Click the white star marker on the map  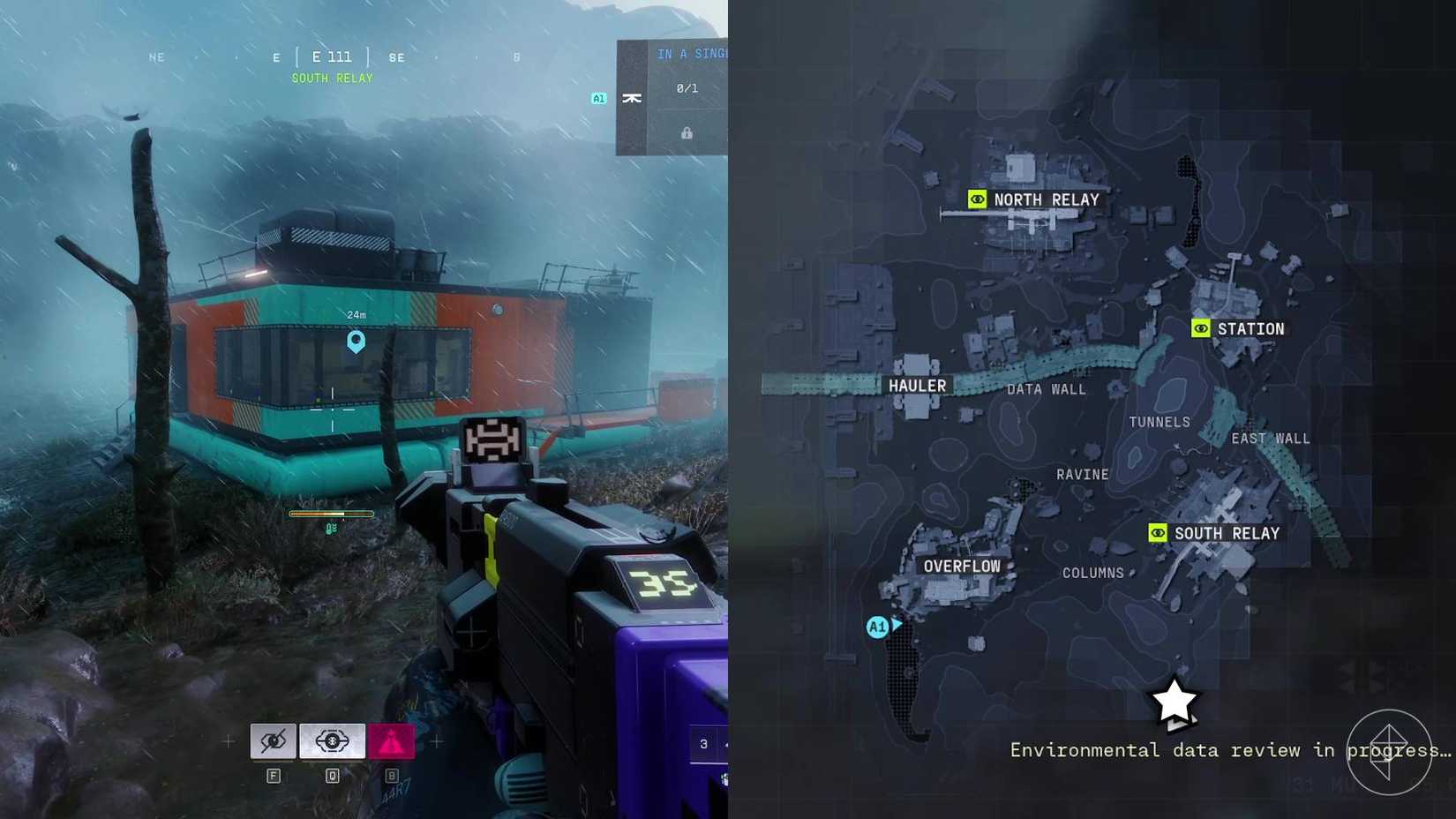coord(1175,702)
